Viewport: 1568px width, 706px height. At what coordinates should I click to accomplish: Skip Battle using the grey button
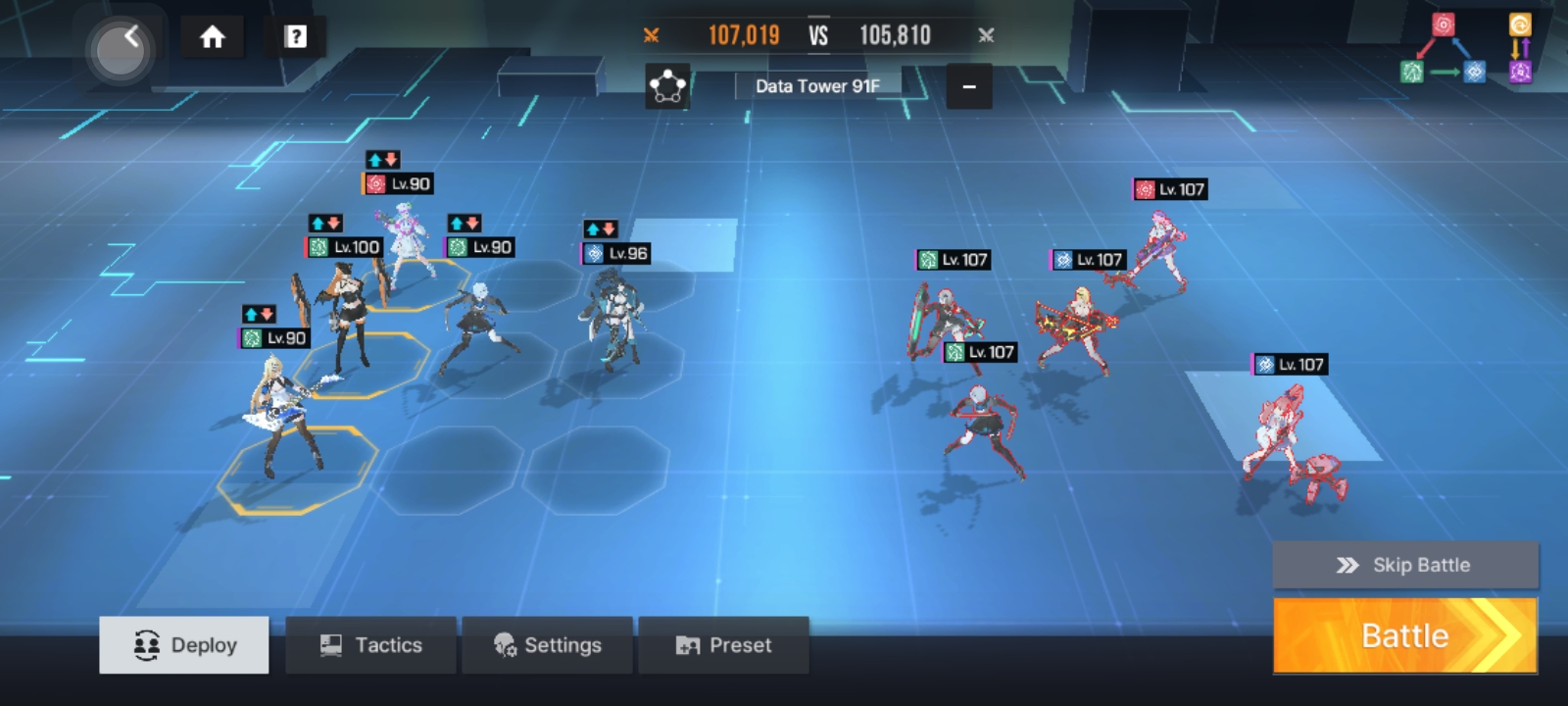tap(1405, 565)
